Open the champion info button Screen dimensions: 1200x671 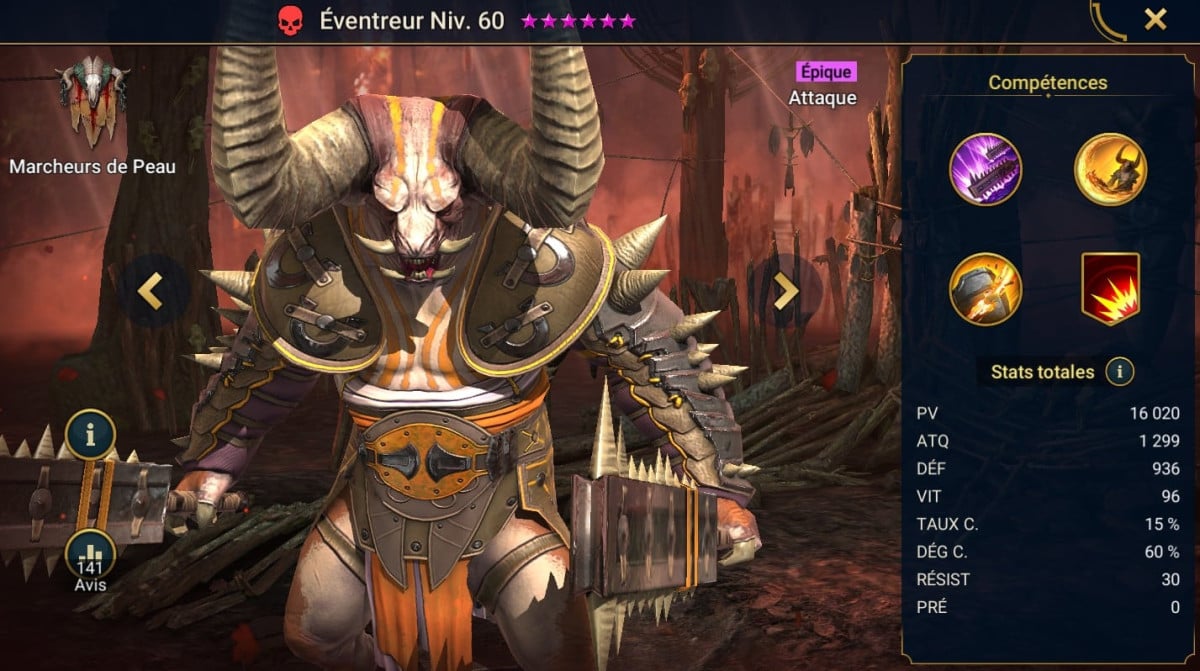coord(91,435)
